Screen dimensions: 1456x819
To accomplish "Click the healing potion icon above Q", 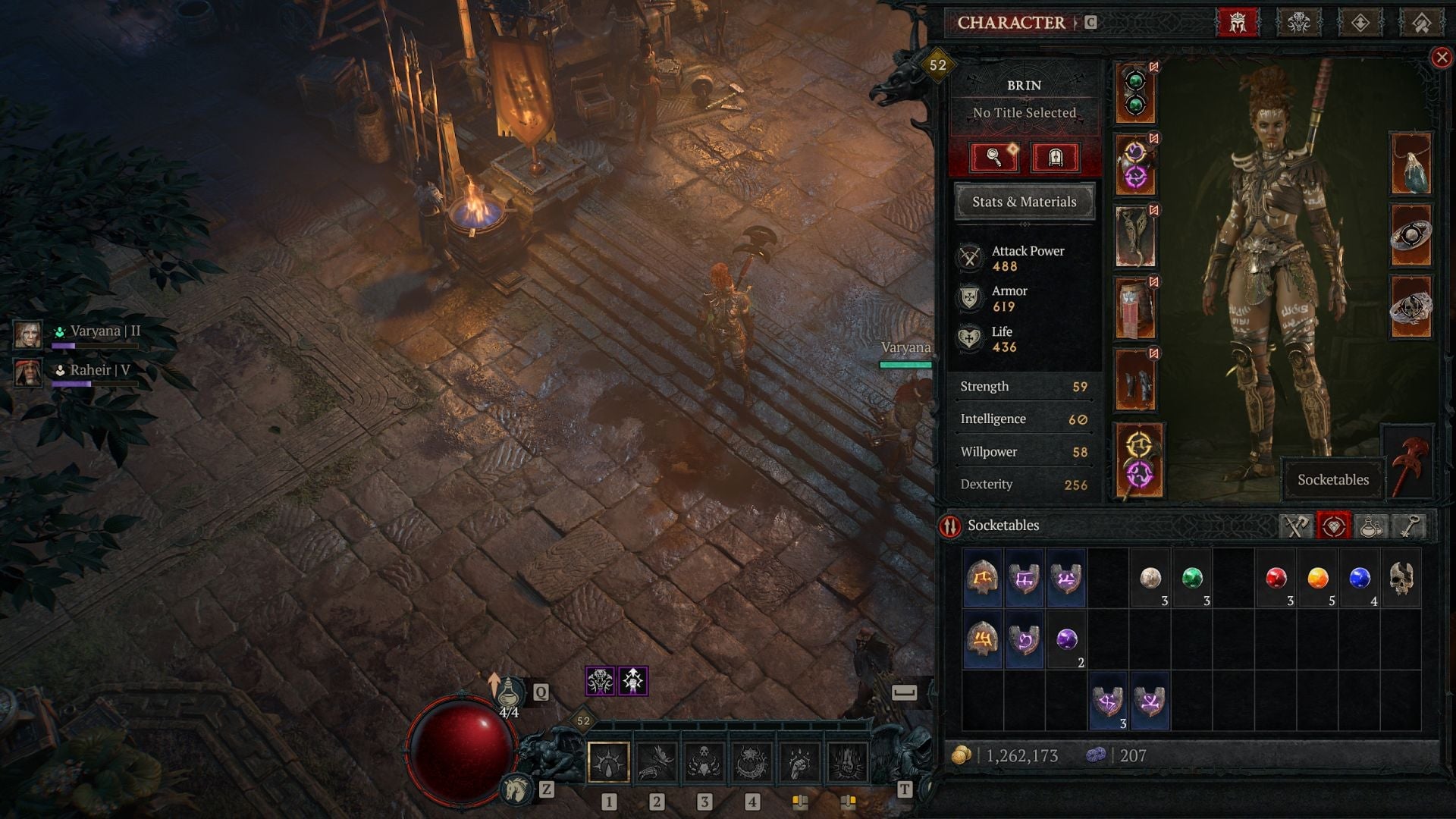I will click(510, 692).
